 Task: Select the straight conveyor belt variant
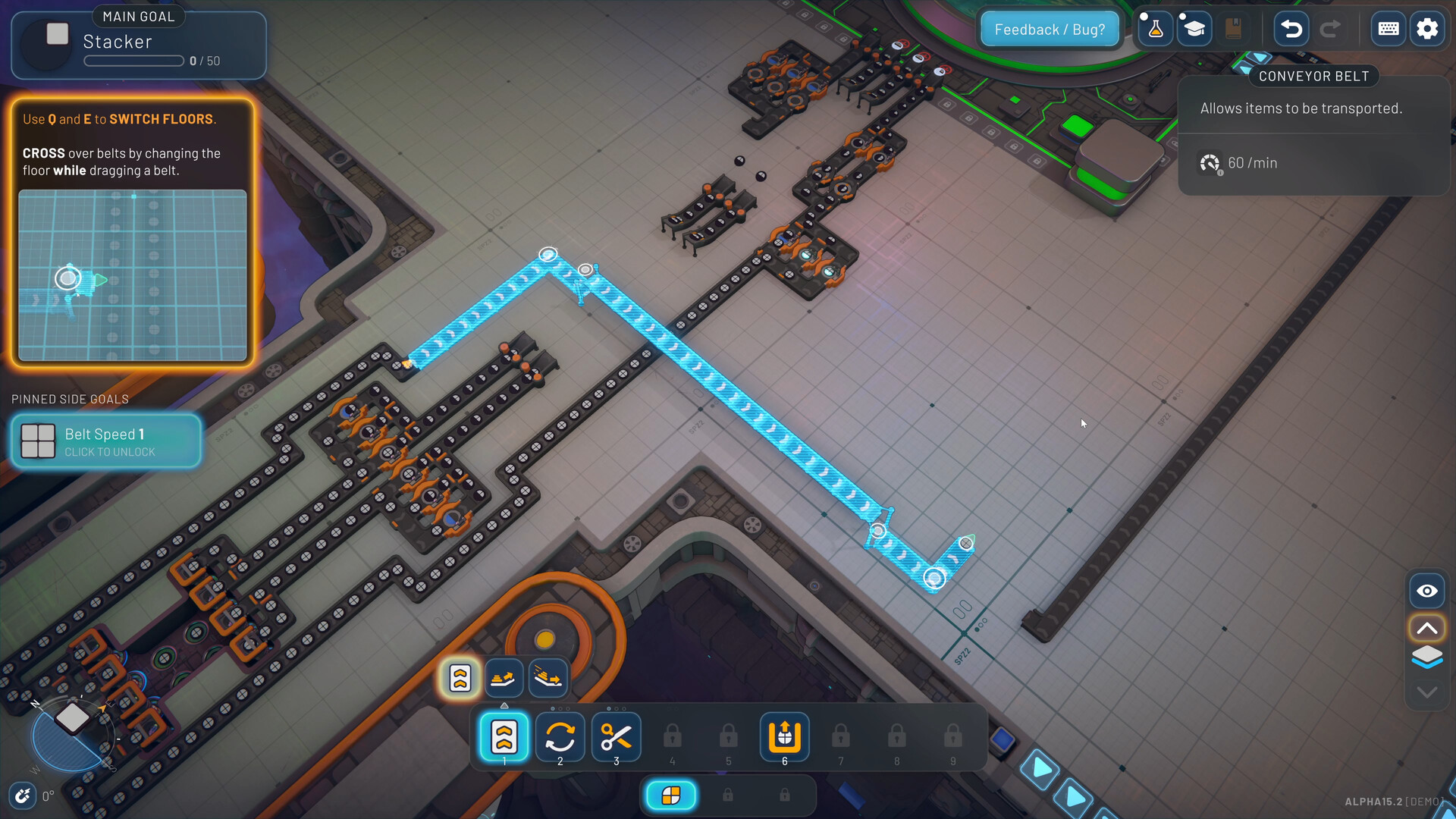click(458, 678)
